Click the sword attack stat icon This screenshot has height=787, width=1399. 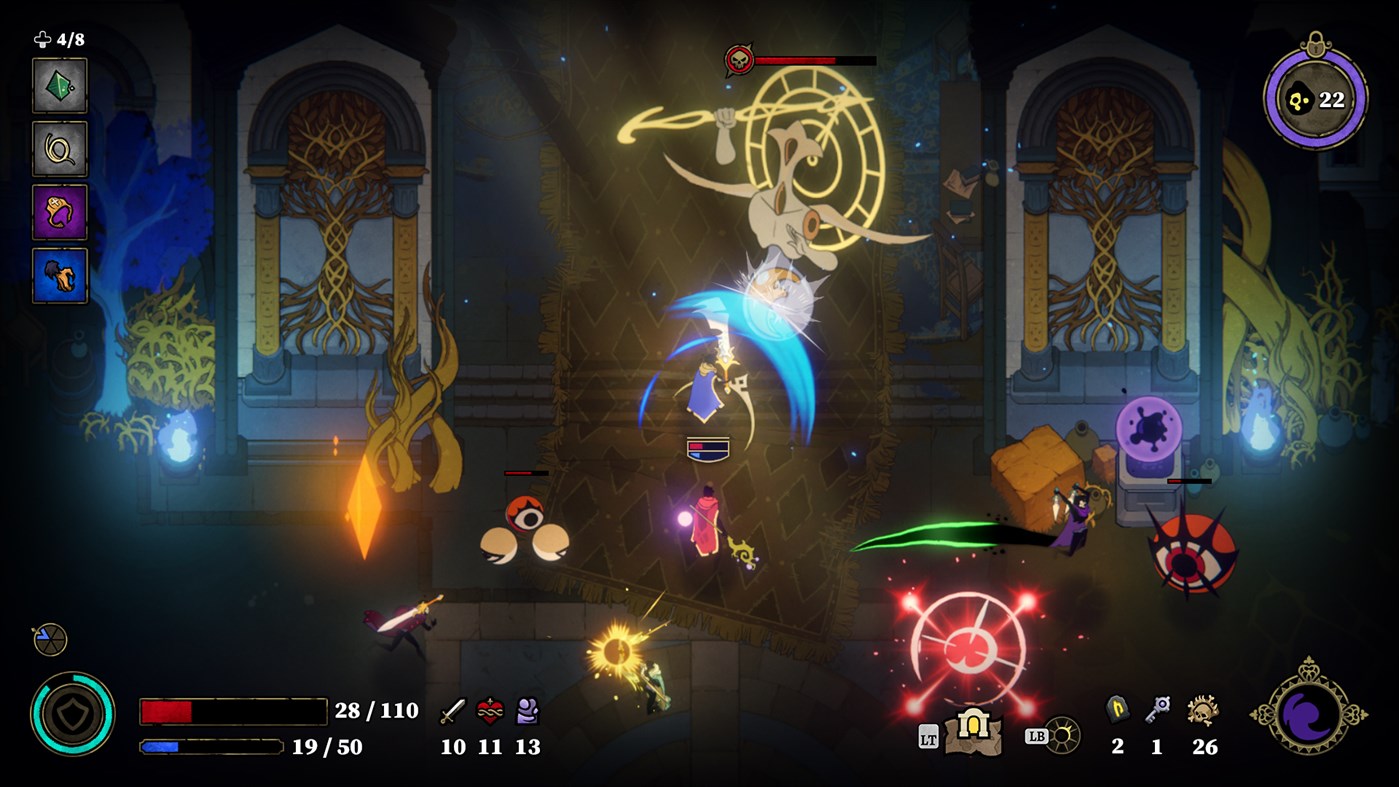452,712
